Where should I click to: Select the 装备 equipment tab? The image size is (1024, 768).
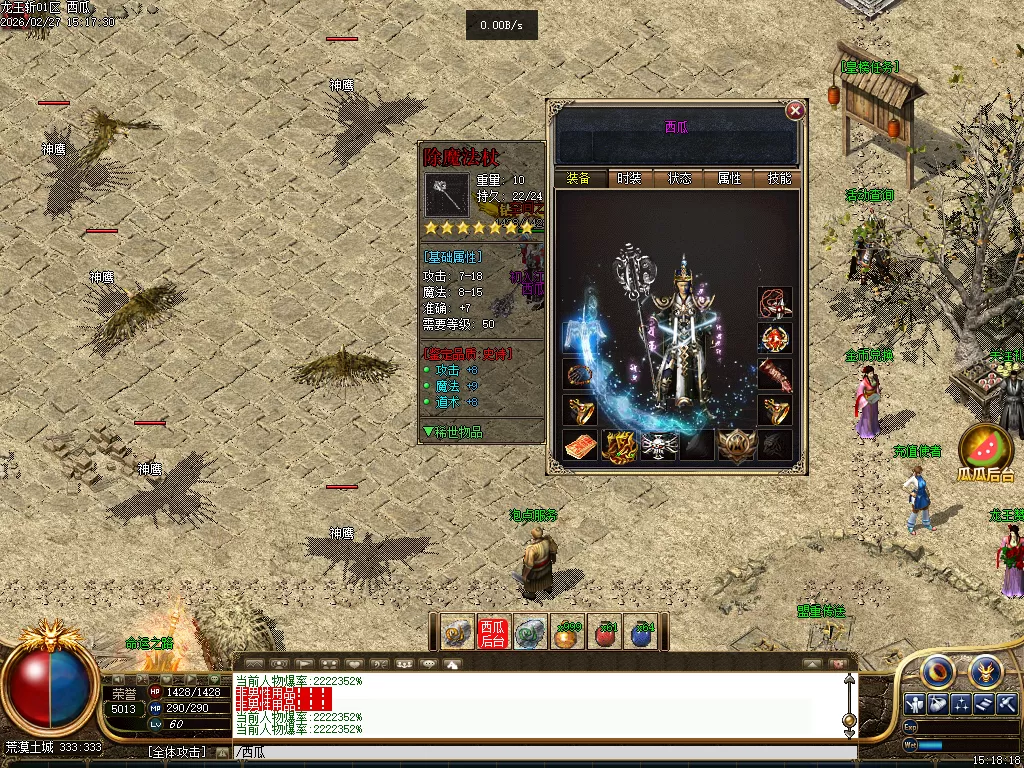pyautogui.click(x=579, y=179)
